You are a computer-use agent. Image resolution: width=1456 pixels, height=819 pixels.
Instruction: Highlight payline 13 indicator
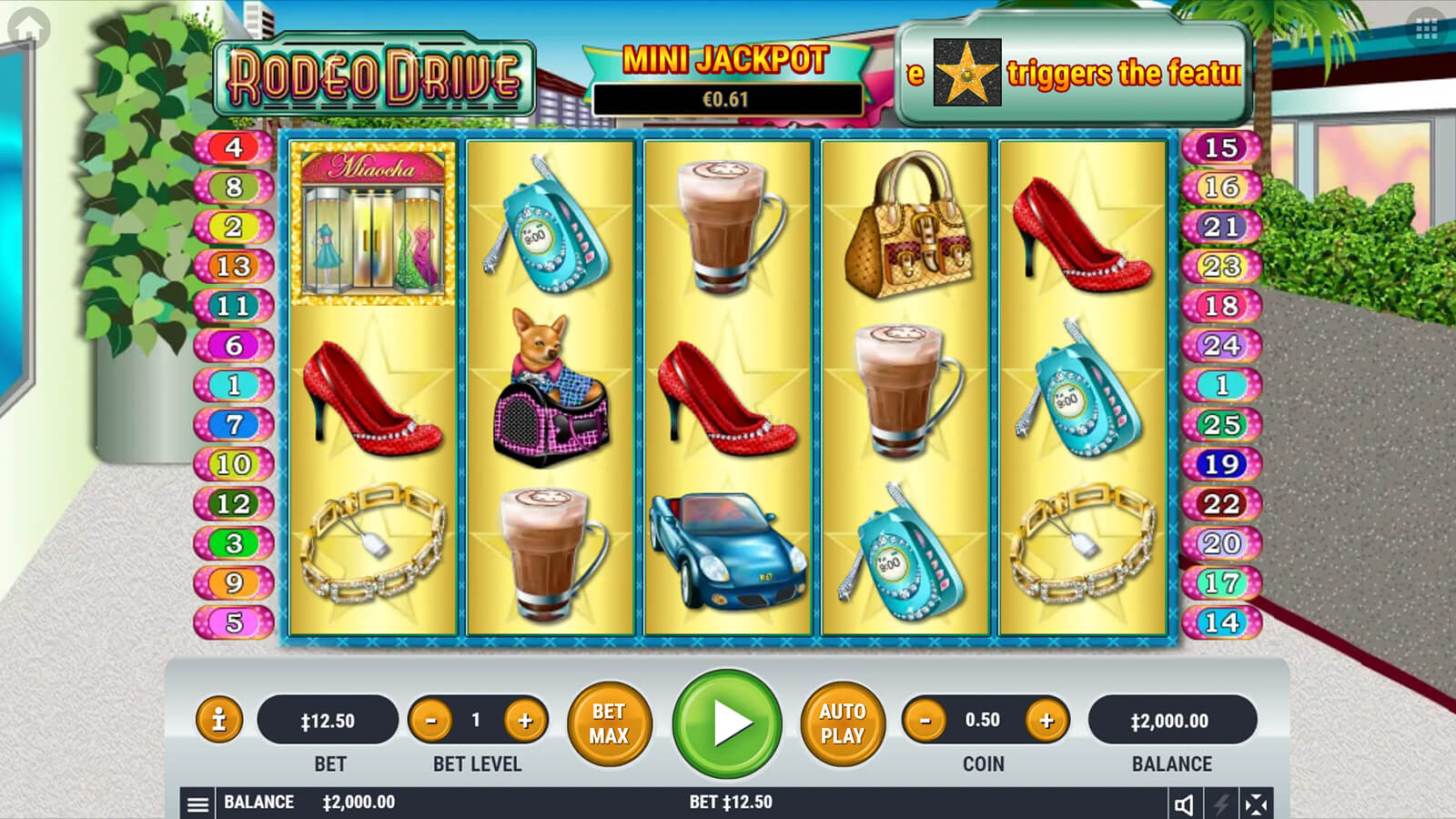tap(234, 267)
